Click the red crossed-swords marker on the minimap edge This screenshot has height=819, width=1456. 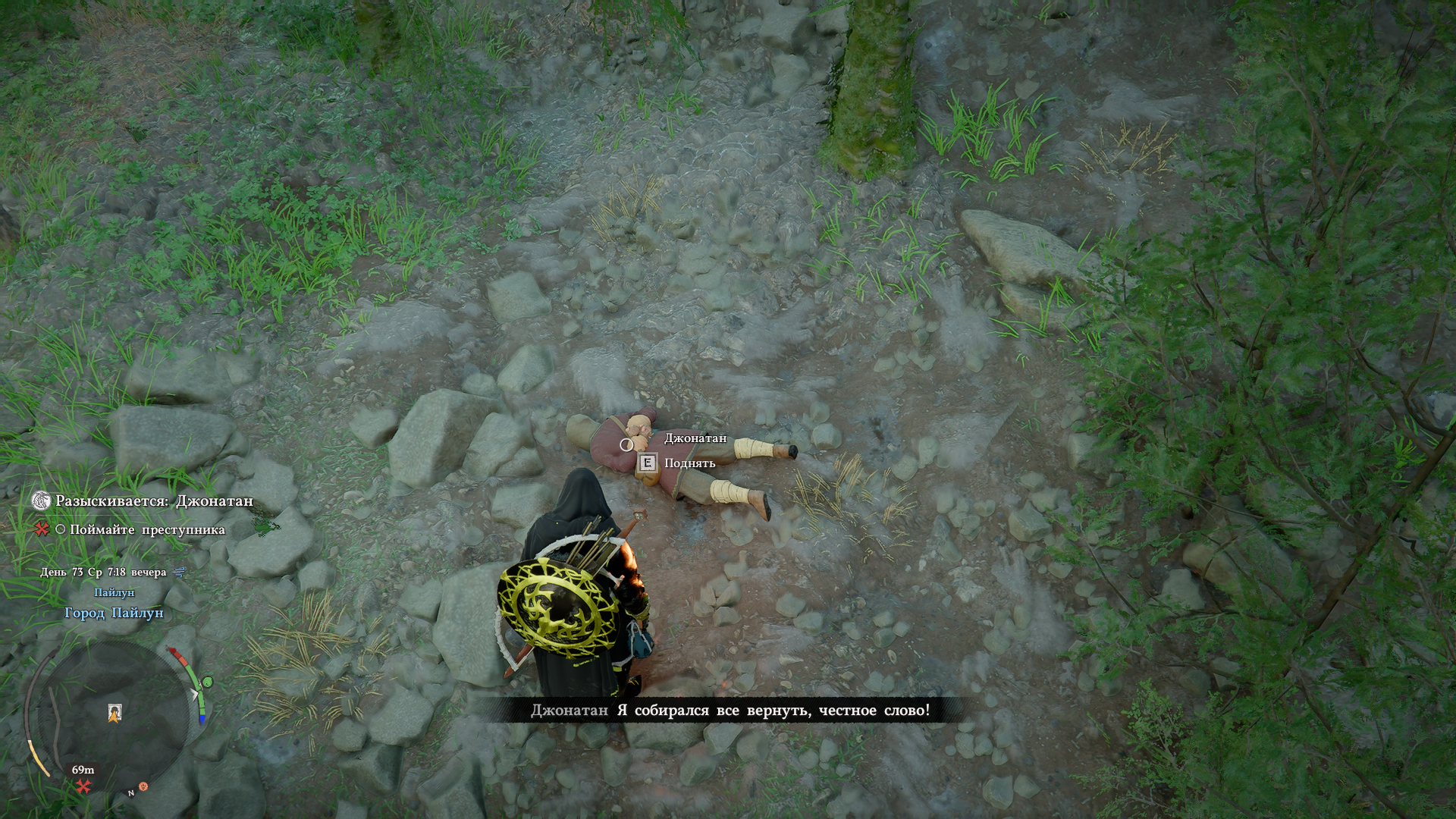pyautogui.click(x=83, y=786)
